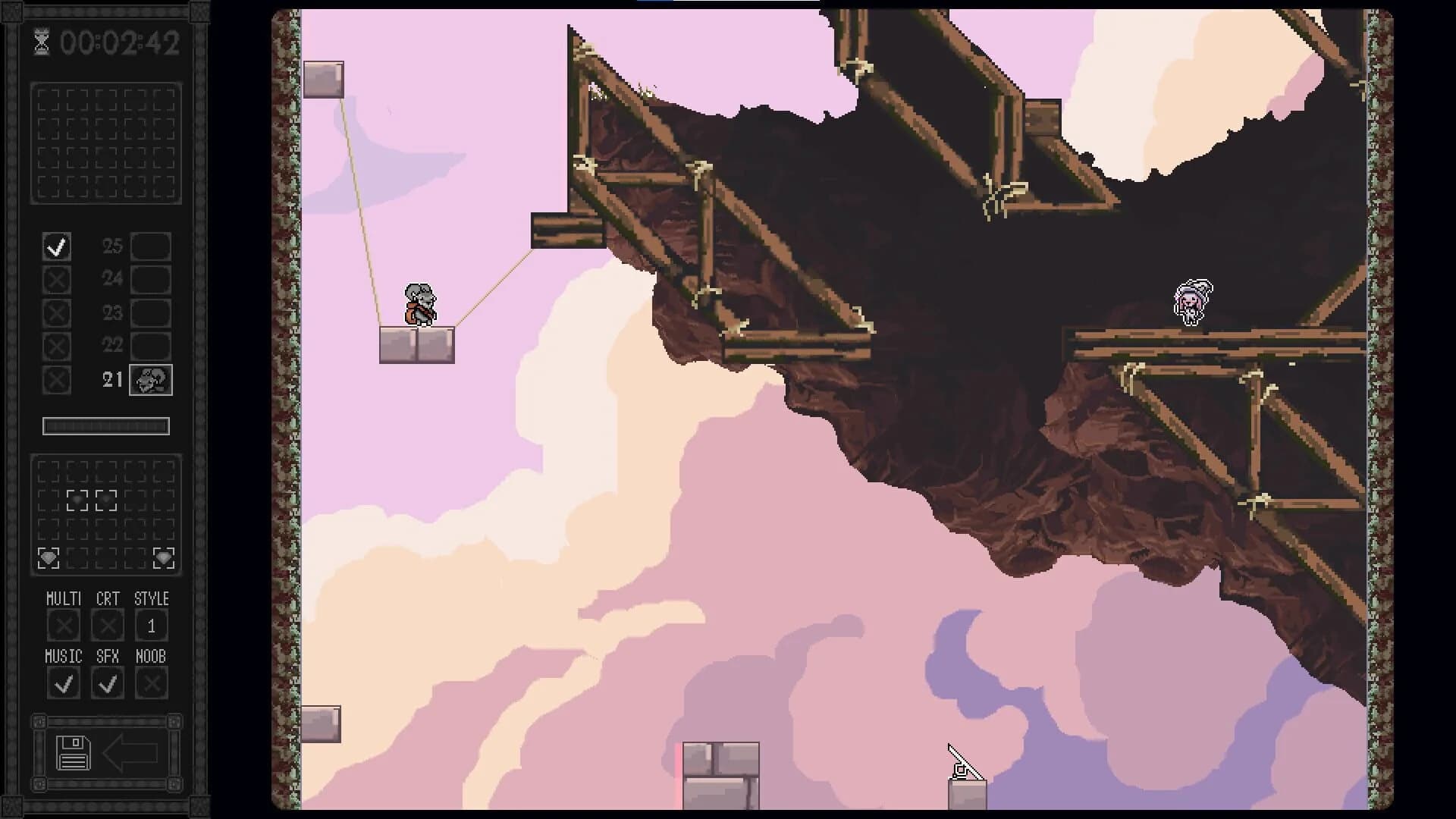This screenshot has height=819, width=1456.
Task: Click the diamond marker in the minimap's lower-left corner
Action: point(48,558)
